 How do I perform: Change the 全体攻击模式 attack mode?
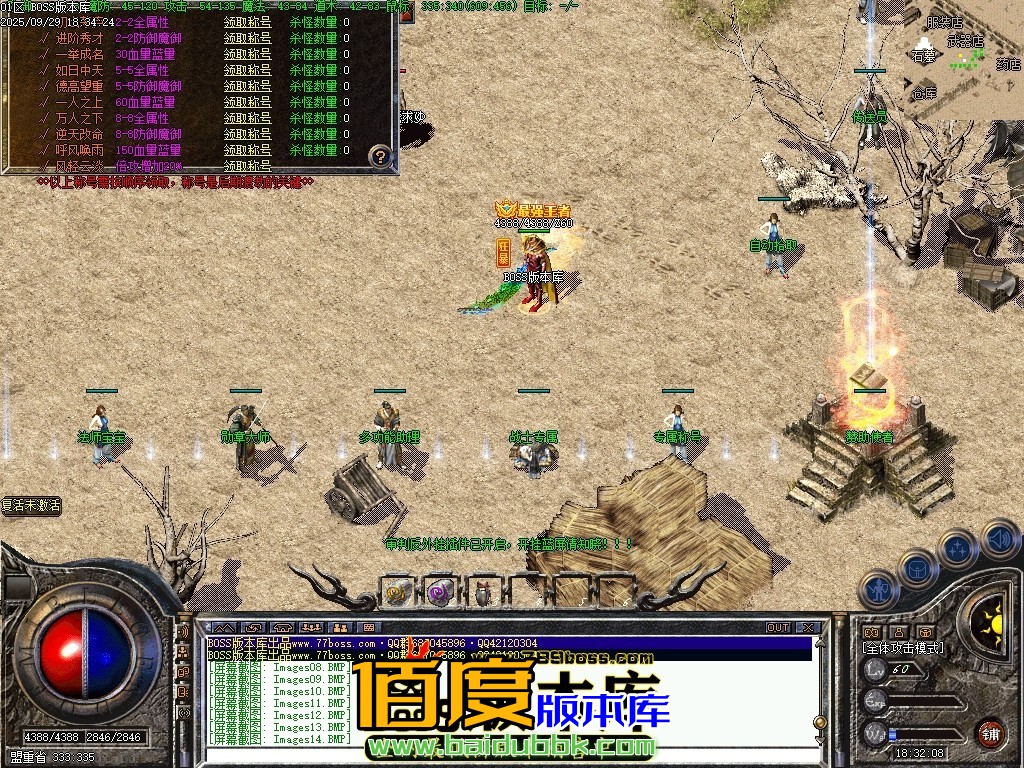pos(902,648)
